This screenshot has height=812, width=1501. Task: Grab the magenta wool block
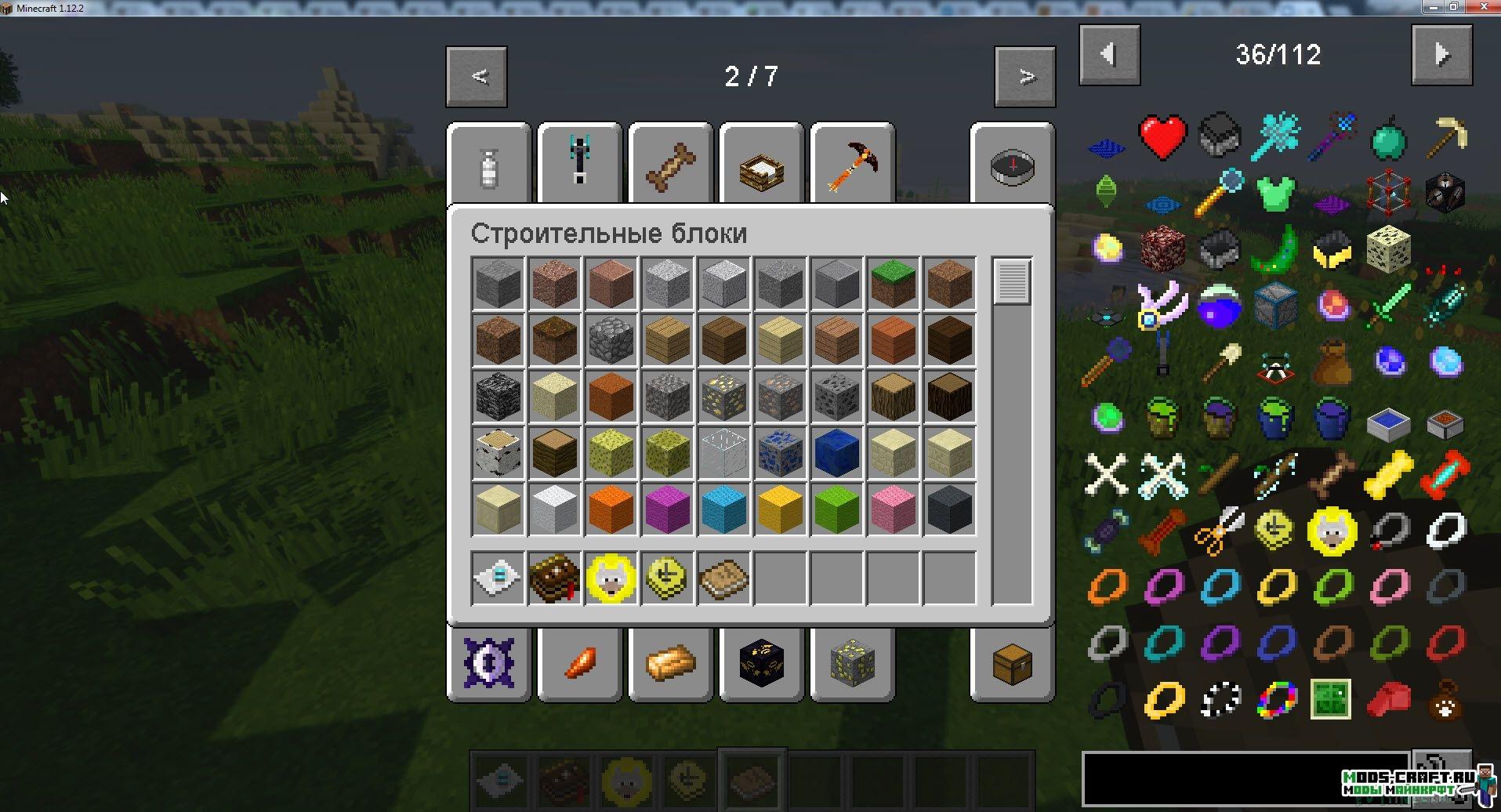click(667, 509)
